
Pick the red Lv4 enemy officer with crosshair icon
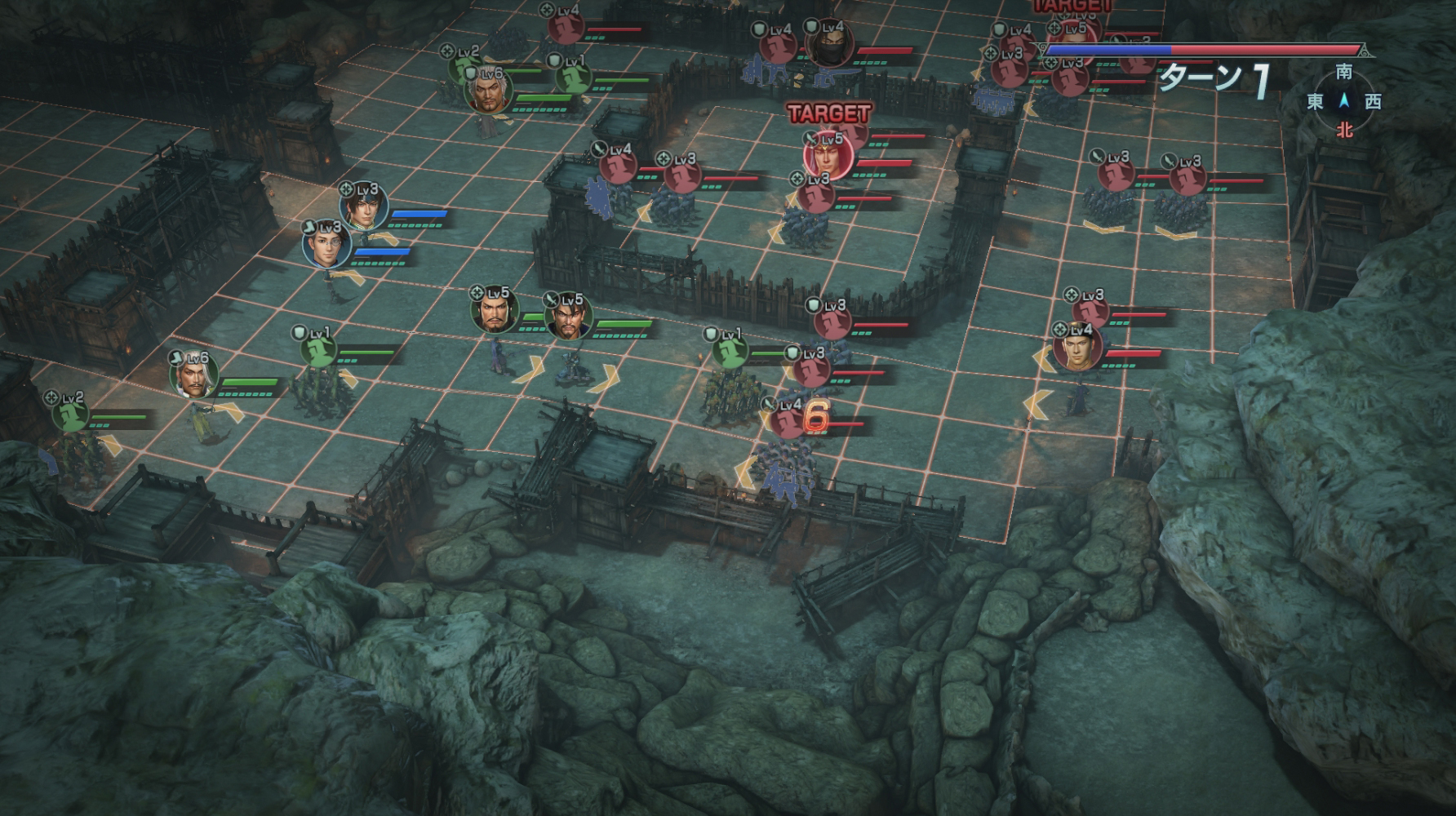pyautogui.click(x=1077, y=348)
